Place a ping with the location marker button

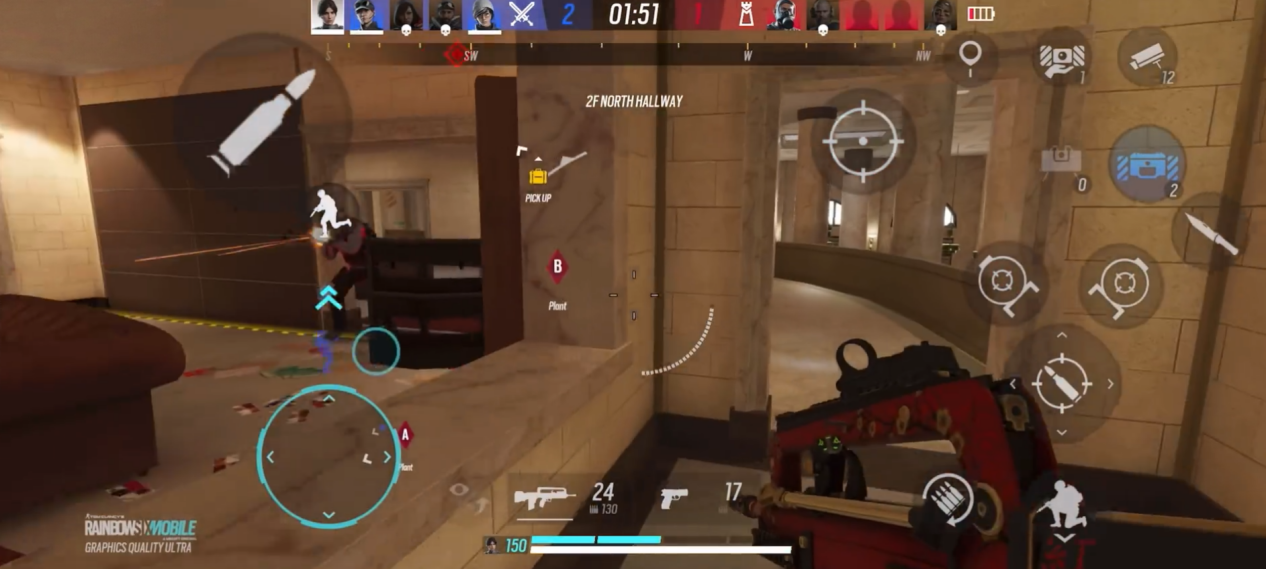[x=968, y=58]
